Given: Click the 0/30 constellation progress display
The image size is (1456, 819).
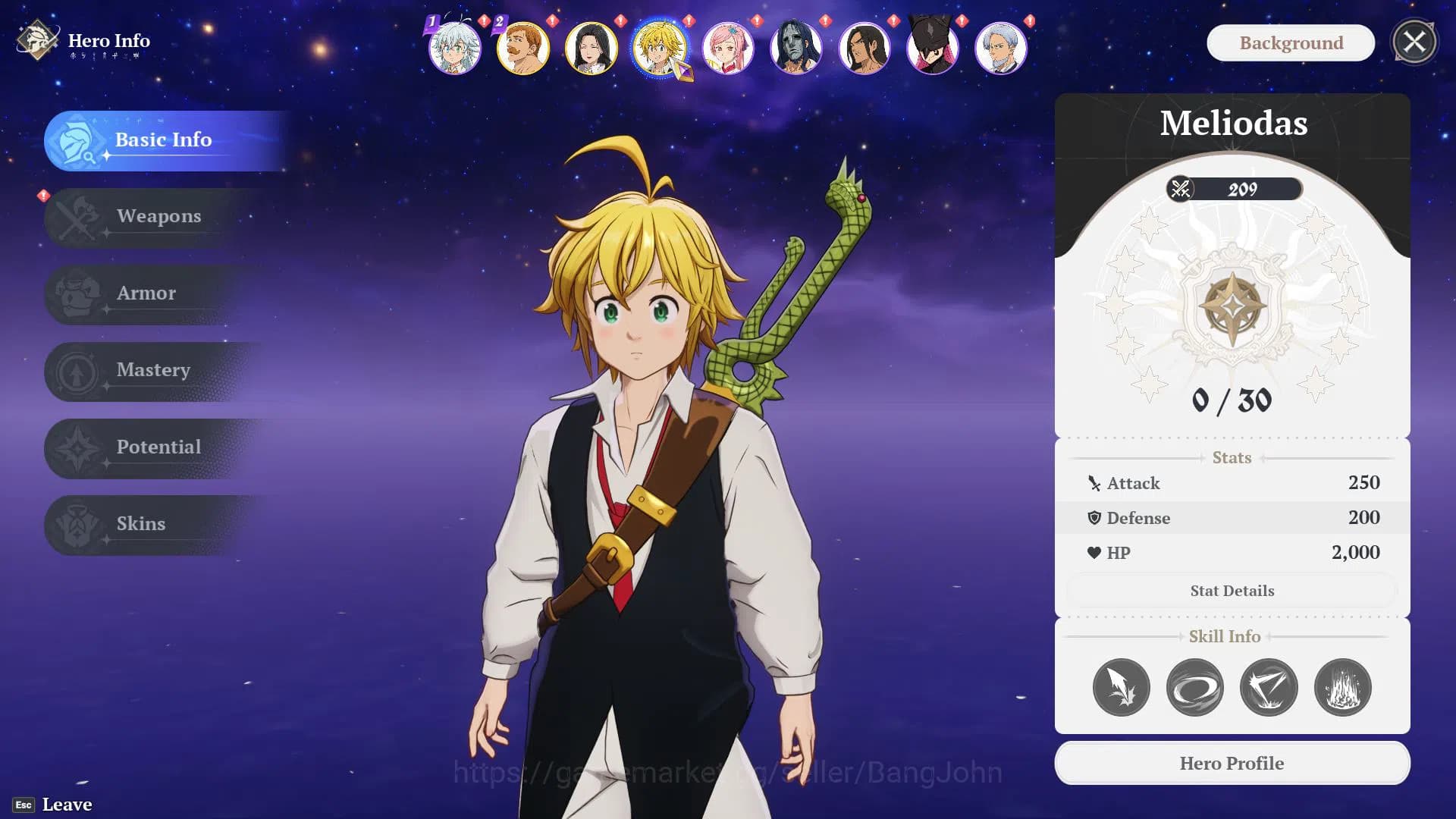Looking at the screenshot, I should (x=1232, y=402).
